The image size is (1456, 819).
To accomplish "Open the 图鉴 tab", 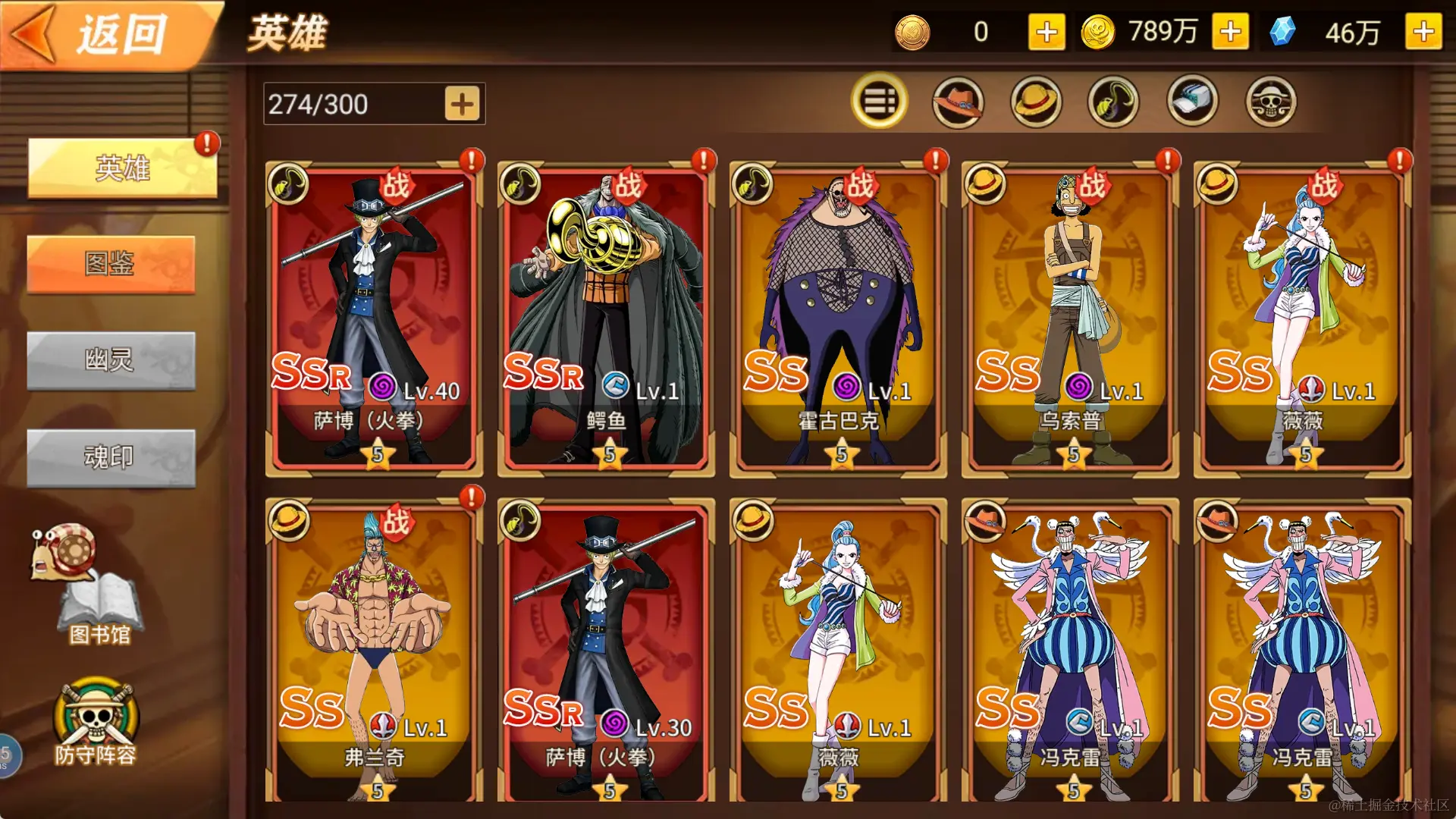I will pyautogui.click(x=111, y=264).
